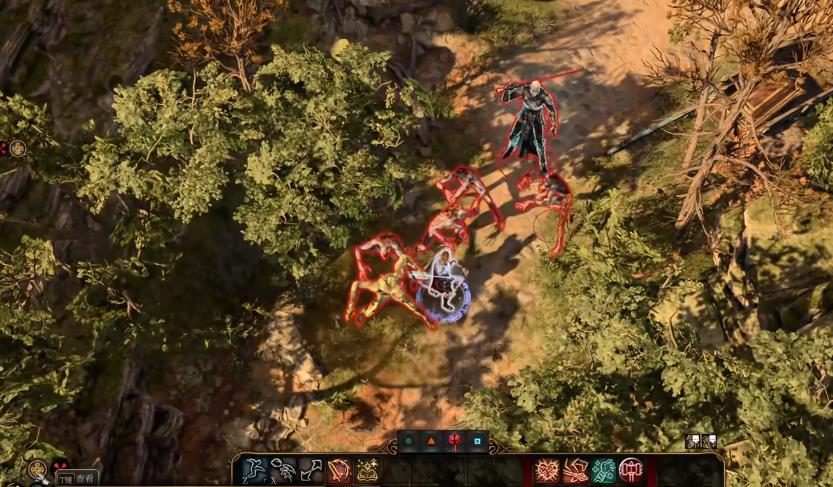Toggle the white group icons above hotbar
The width and height of the screenshot is (833, 487).
click(x=700, y=441)
